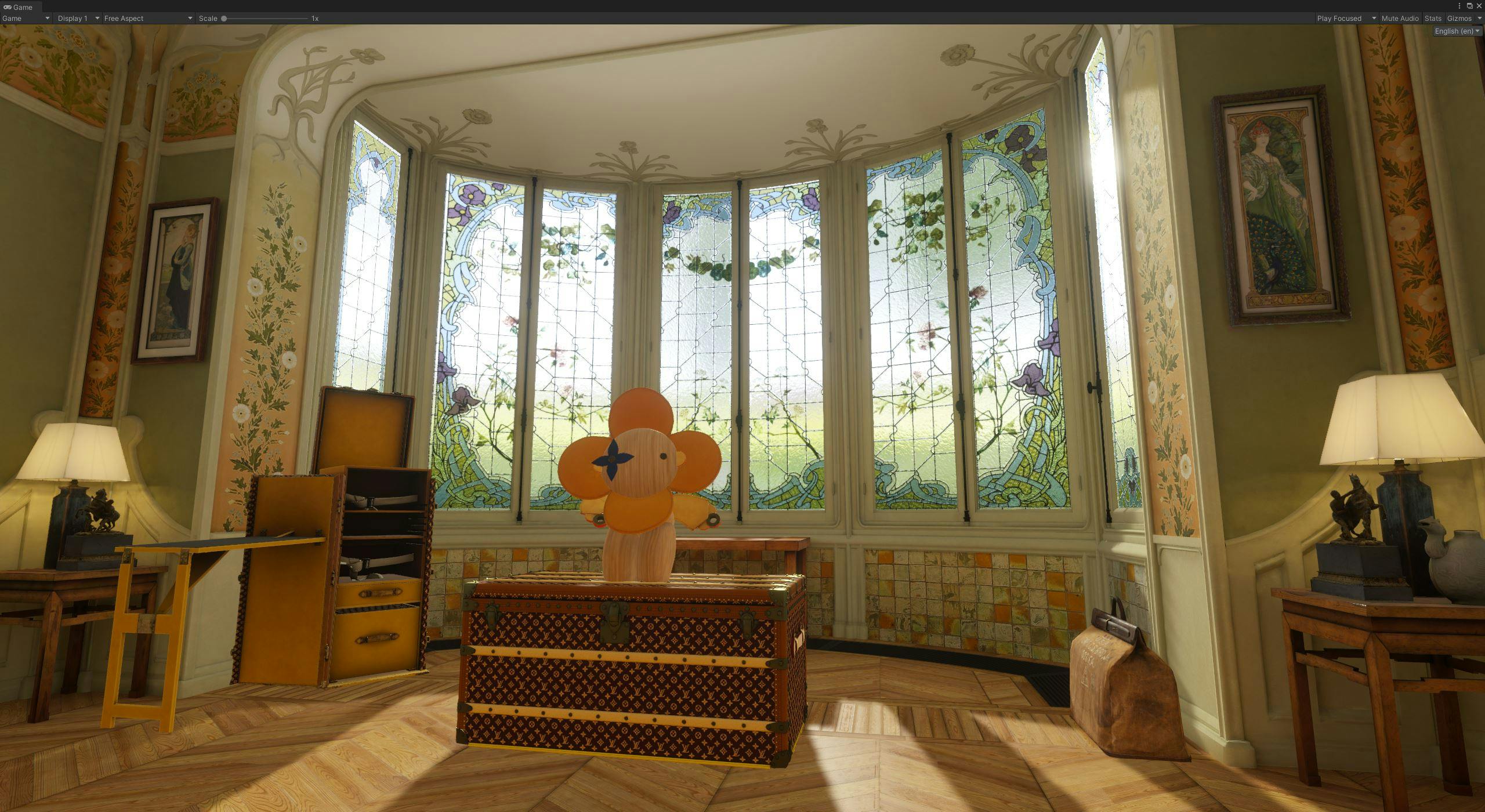The image size is (1485, 812).
Task: Toggle Gizmos rendering on
Action: coord(1460,18)
